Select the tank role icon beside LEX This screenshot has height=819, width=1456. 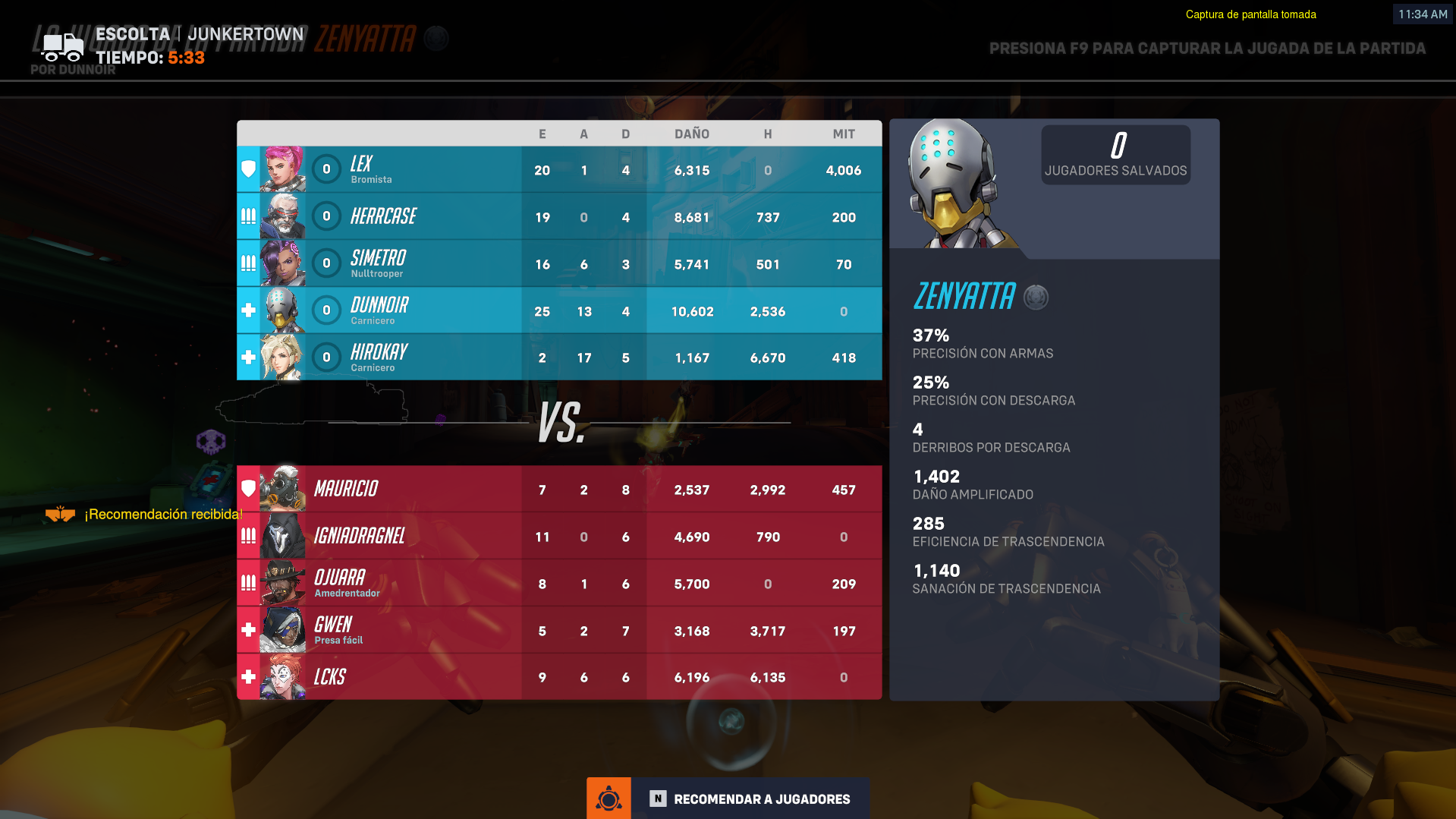coord(247,169)
